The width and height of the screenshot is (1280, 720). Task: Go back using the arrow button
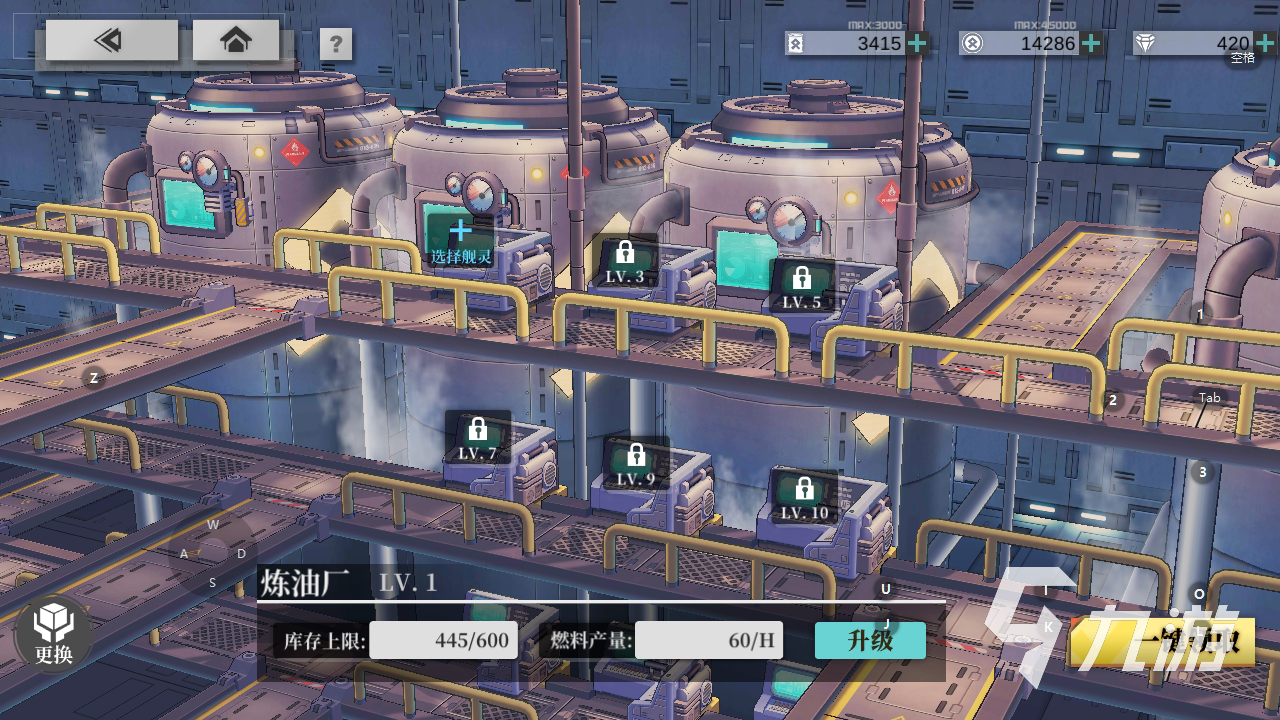tap(111, 41)
